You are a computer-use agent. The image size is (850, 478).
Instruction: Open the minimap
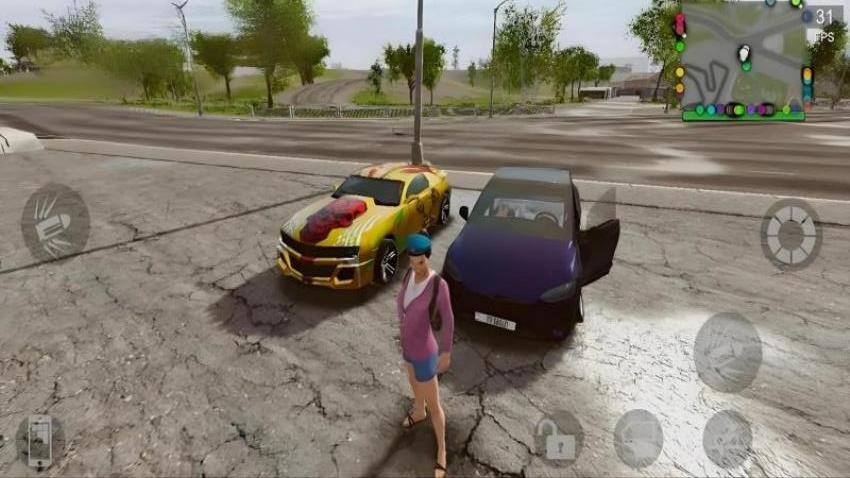pyautogui.click(x=744, y=62)
